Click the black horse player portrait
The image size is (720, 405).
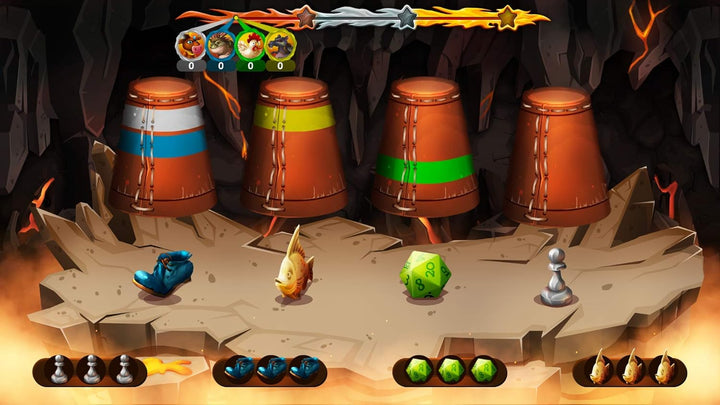click(x=280, y=46)
